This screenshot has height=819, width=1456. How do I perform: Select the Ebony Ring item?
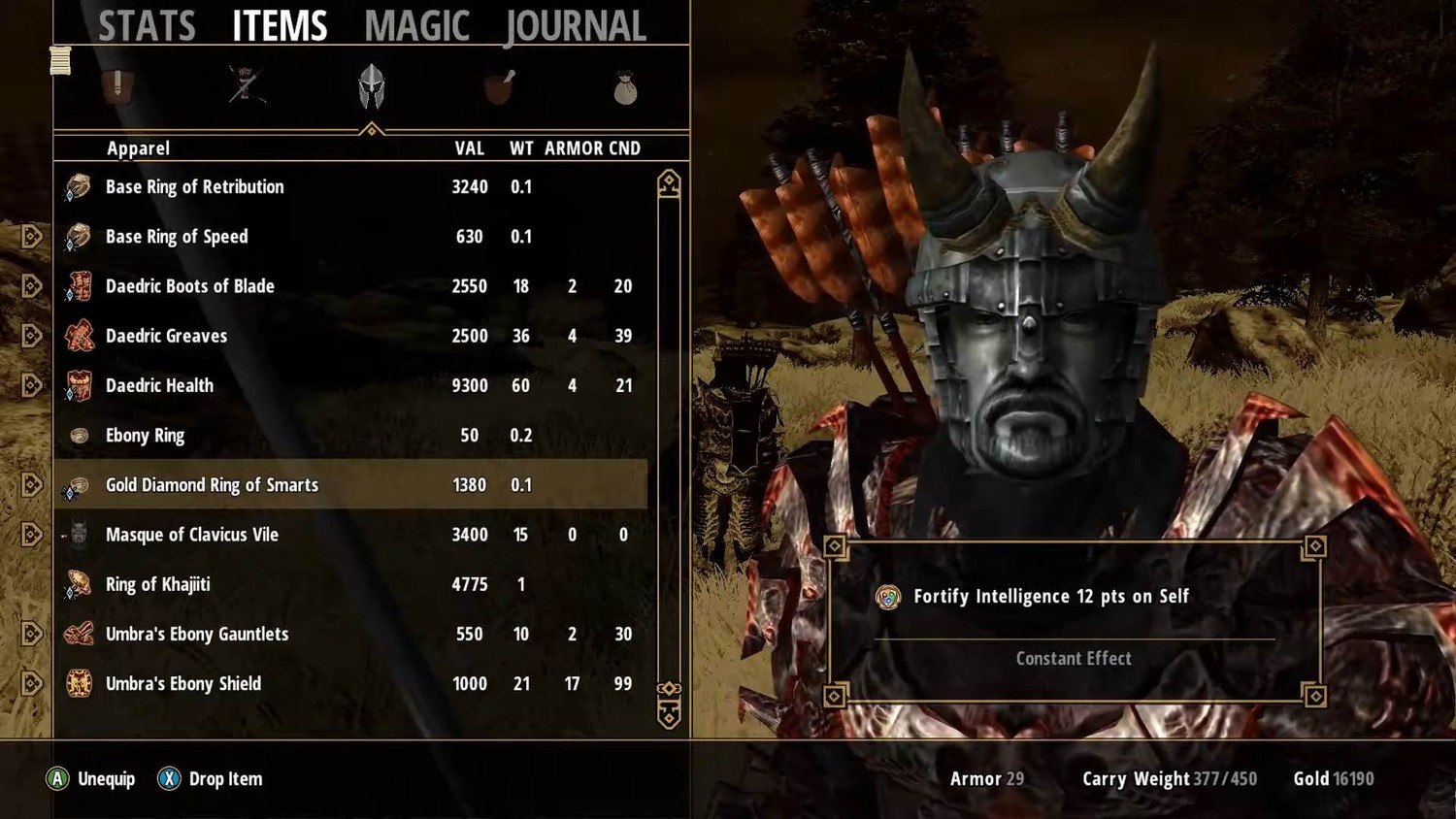(145, 436)
